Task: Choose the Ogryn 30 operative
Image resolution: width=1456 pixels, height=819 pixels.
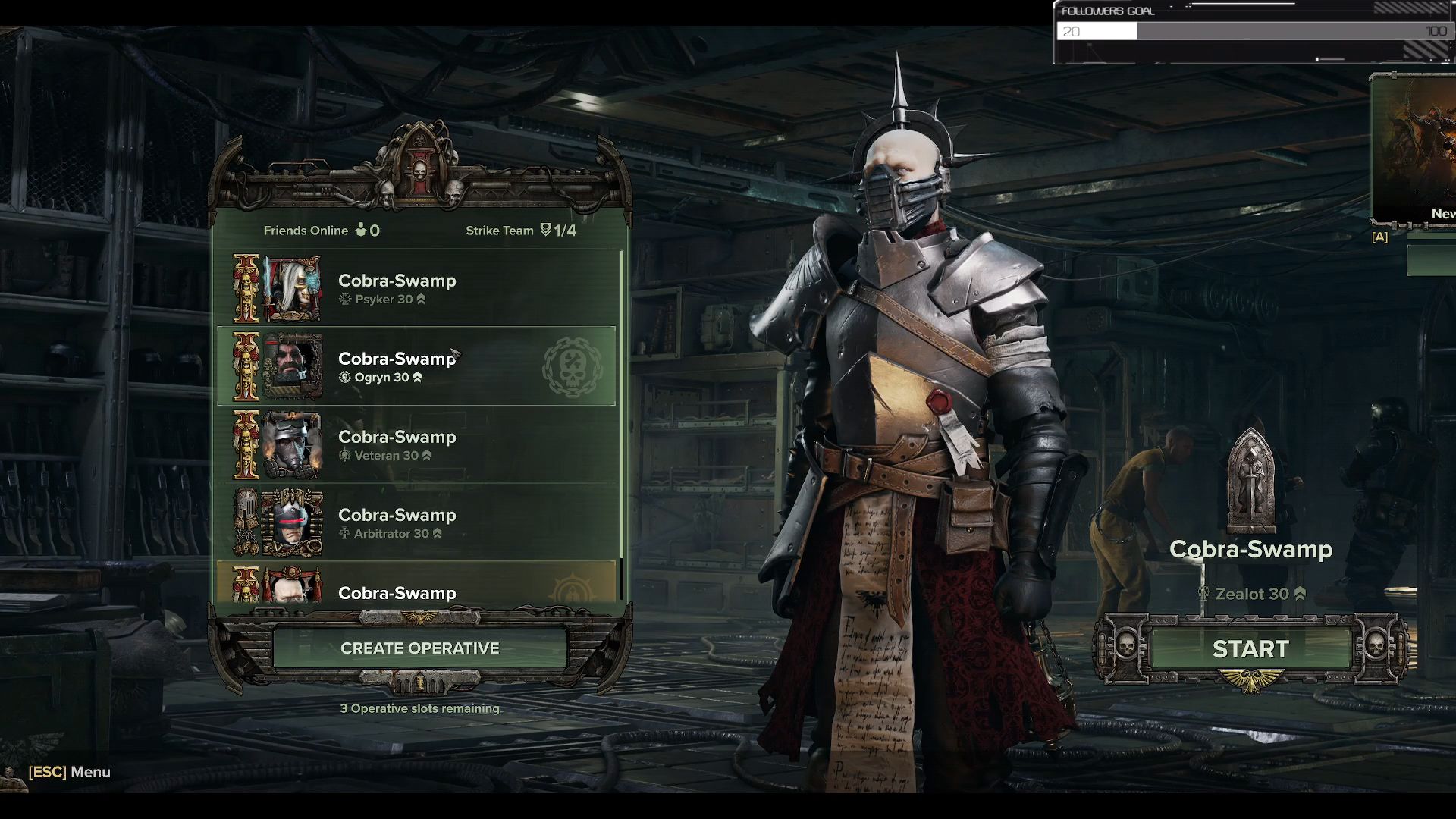Action: [x=416, y=367]
